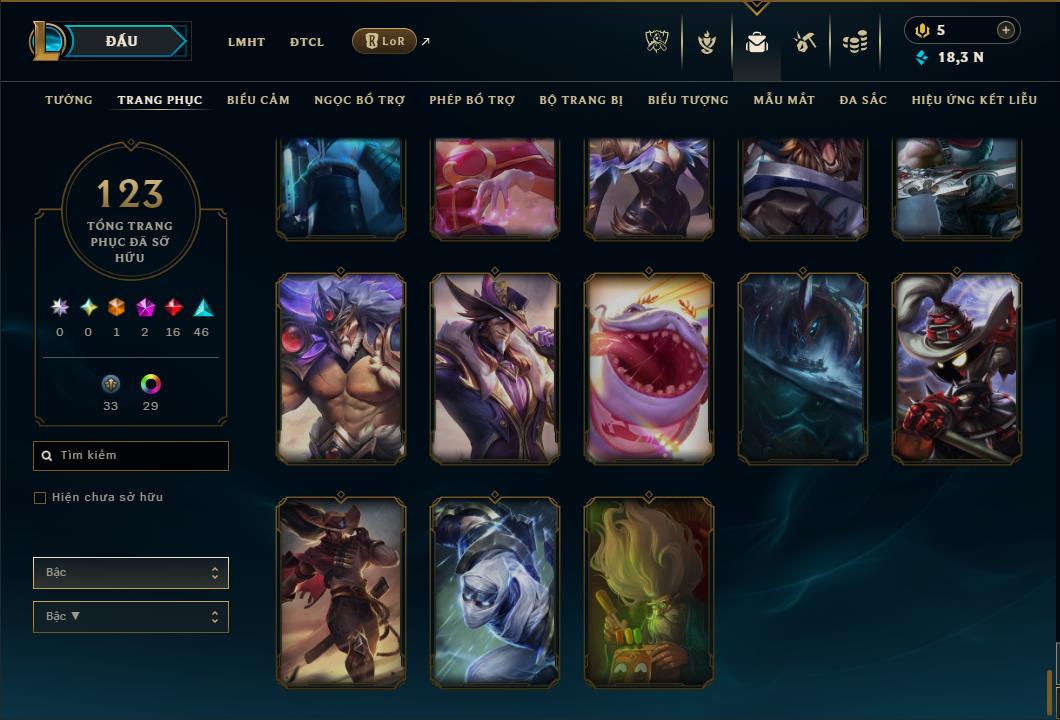Open the Tướng champions tab
The image size is (1060, 720).
[69, 100]
